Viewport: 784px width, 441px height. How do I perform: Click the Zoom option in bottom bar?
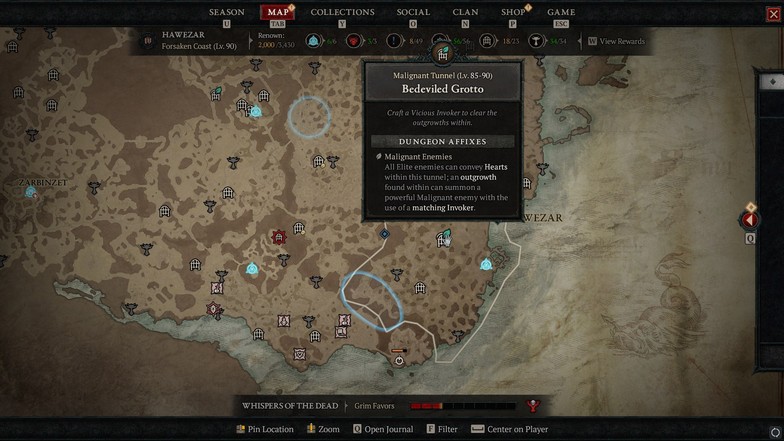323,429
